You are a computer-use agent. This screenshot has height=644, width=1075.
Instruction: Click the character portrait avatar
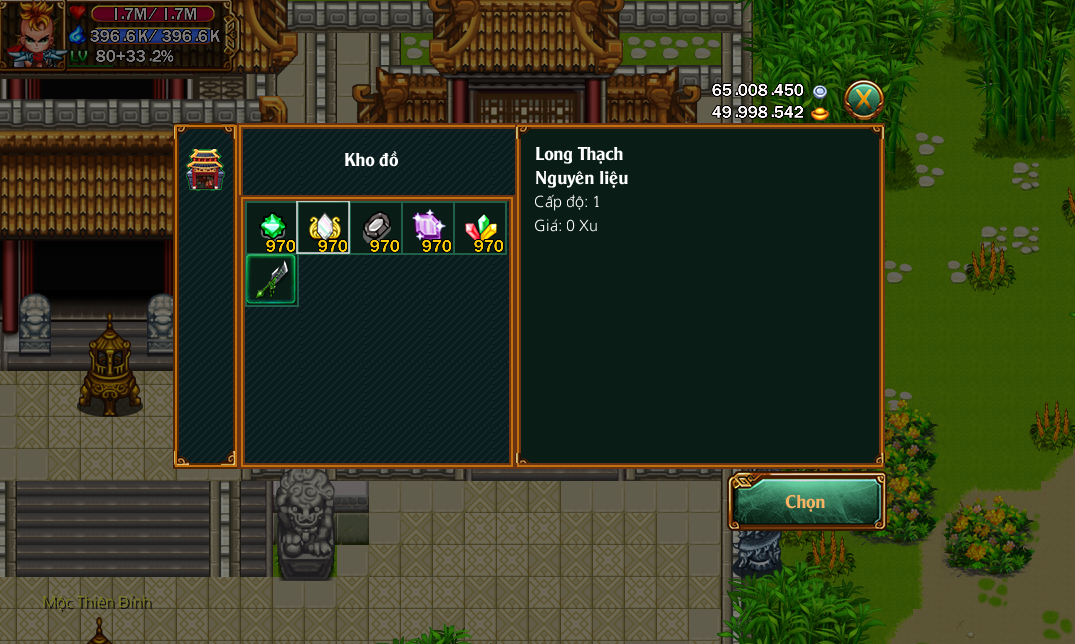pyautogui.click(x=33, y=35)
